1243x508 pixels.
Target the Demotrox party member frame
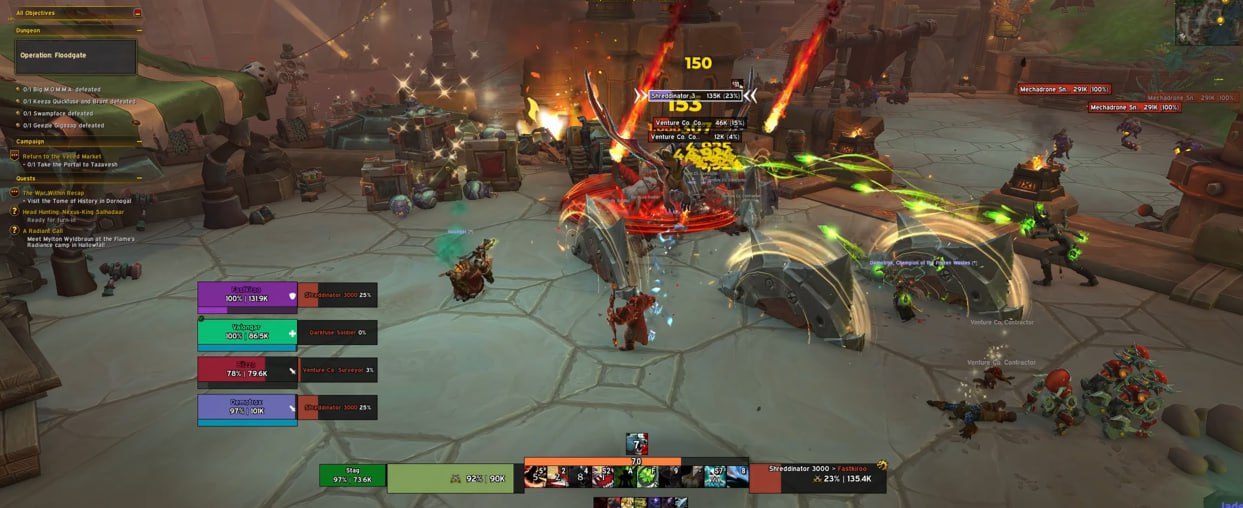coord(247,408)
